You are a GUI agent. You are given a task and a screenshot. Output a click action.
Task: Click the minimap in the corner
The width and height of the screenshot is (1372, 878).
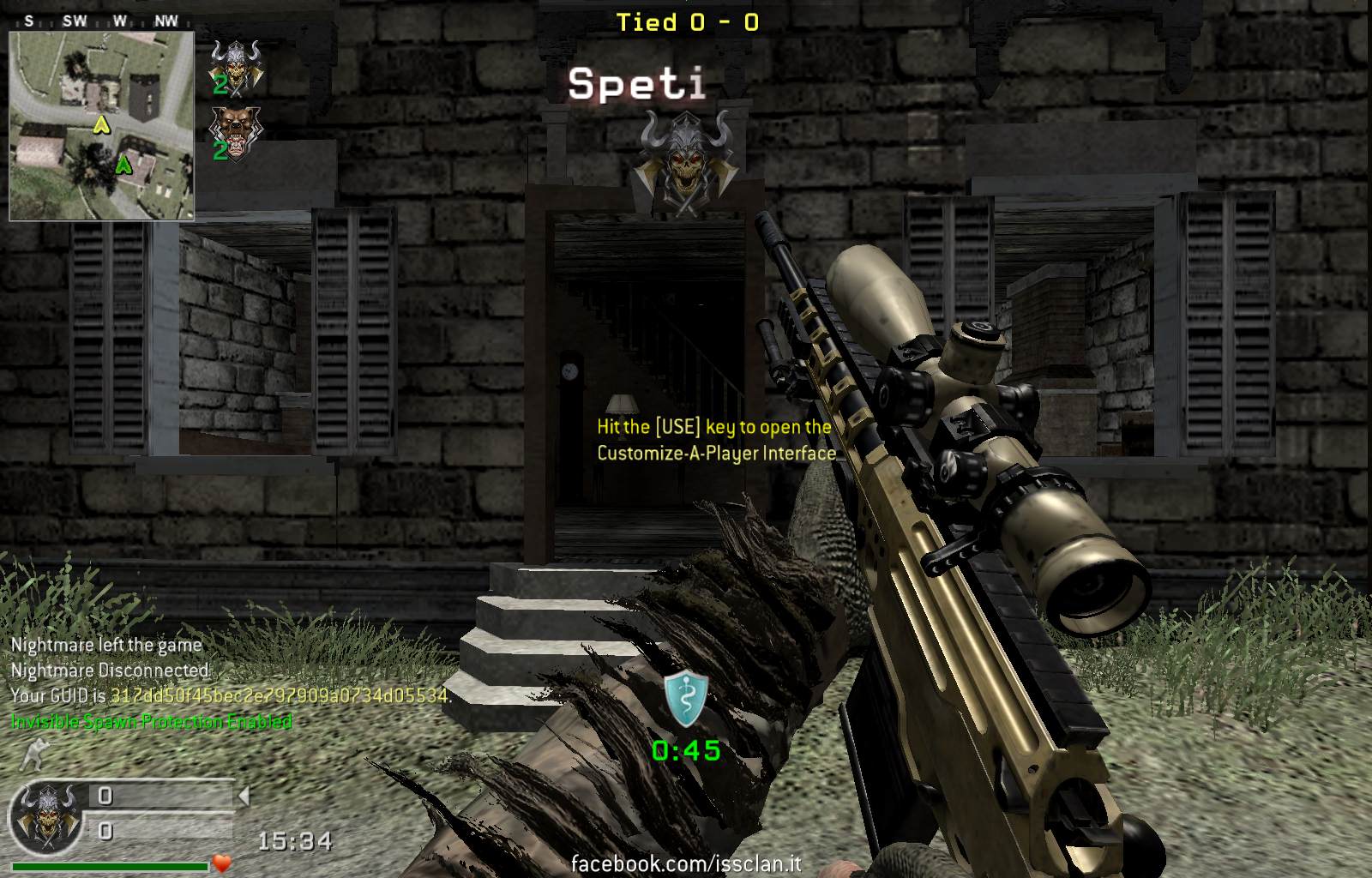pos(102,127)
